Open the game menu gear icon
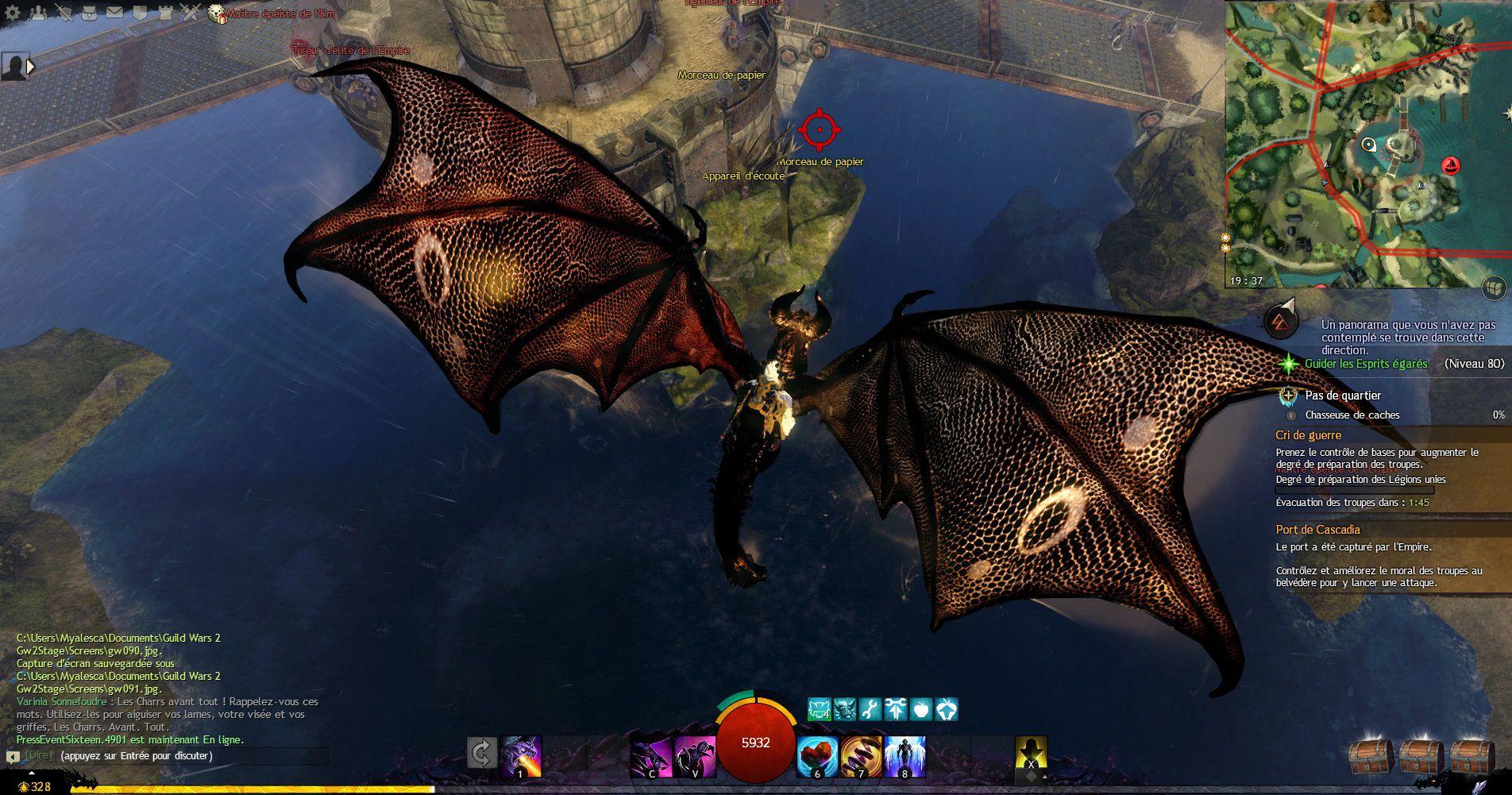 tap(12, 12)
